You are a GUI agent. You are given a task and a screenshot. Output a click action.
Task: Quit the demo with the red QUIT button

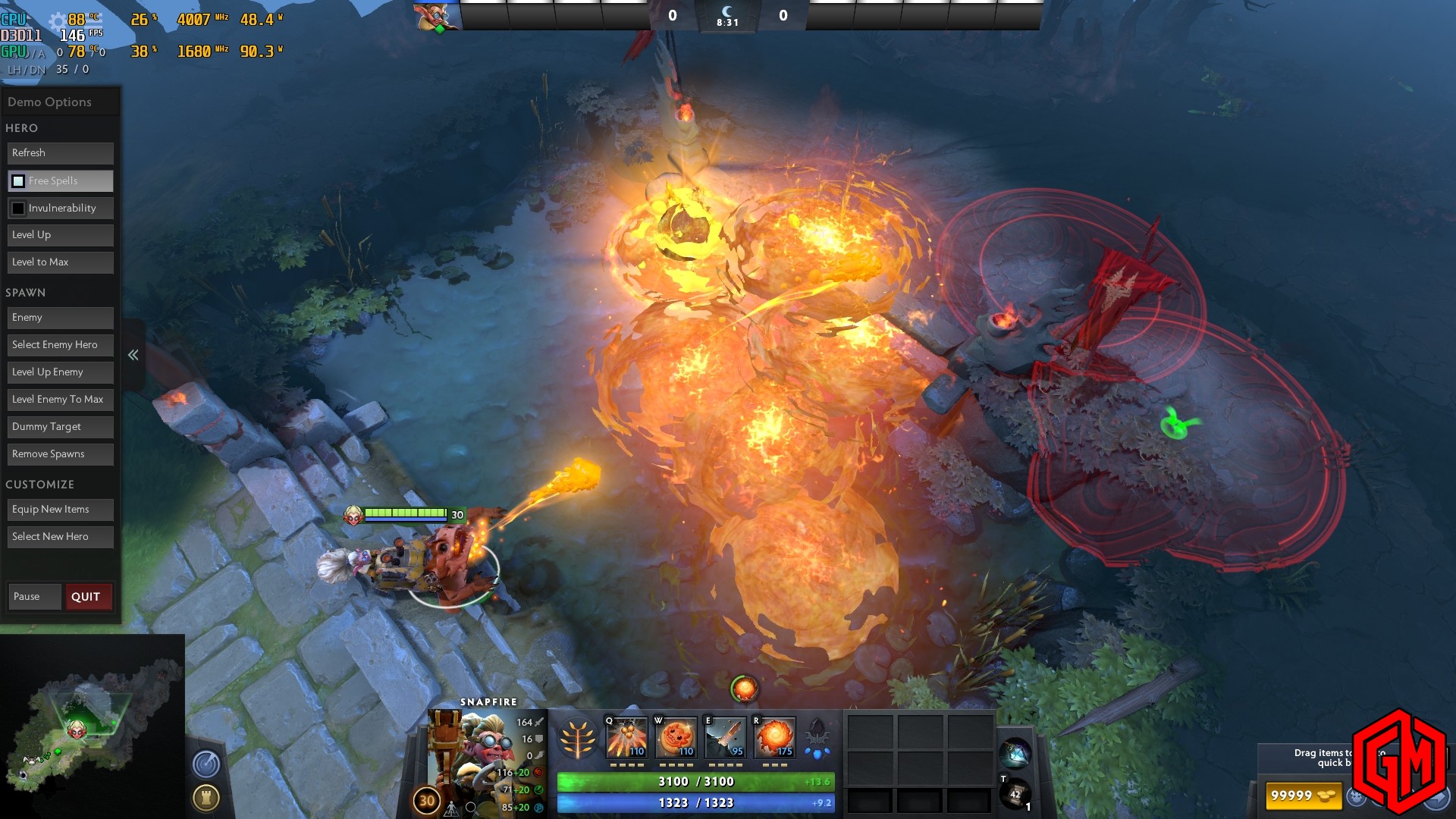88,597
